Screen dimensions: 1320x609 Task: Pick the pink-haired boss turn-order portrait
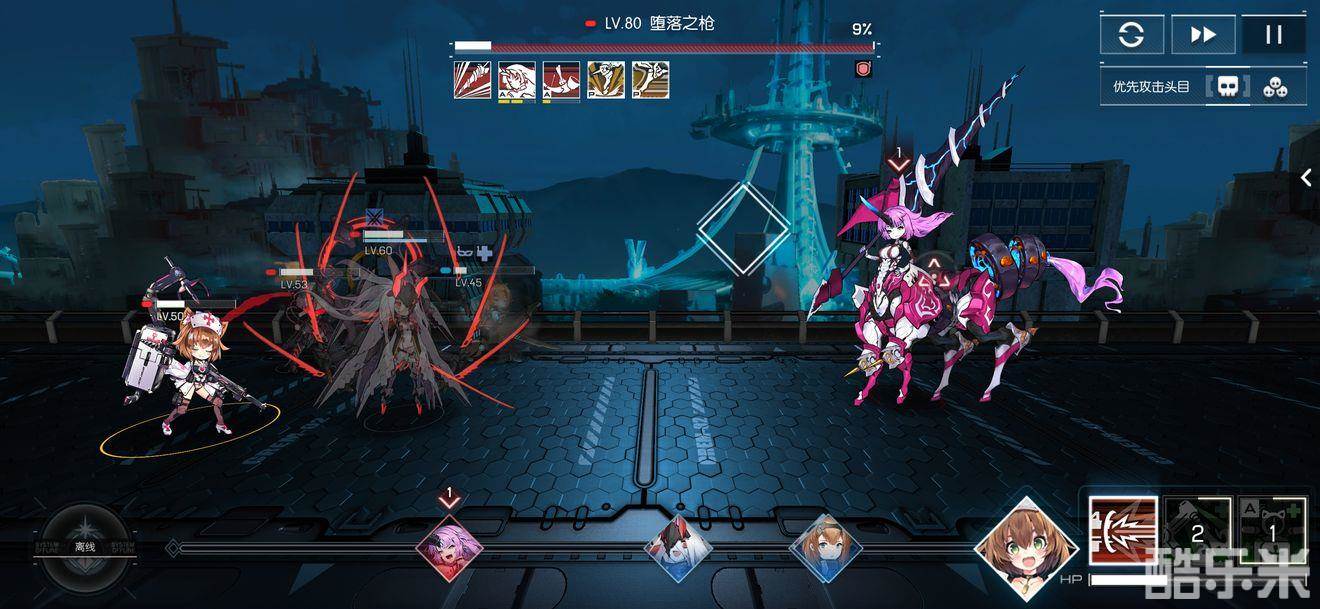(x=449, y=549)
